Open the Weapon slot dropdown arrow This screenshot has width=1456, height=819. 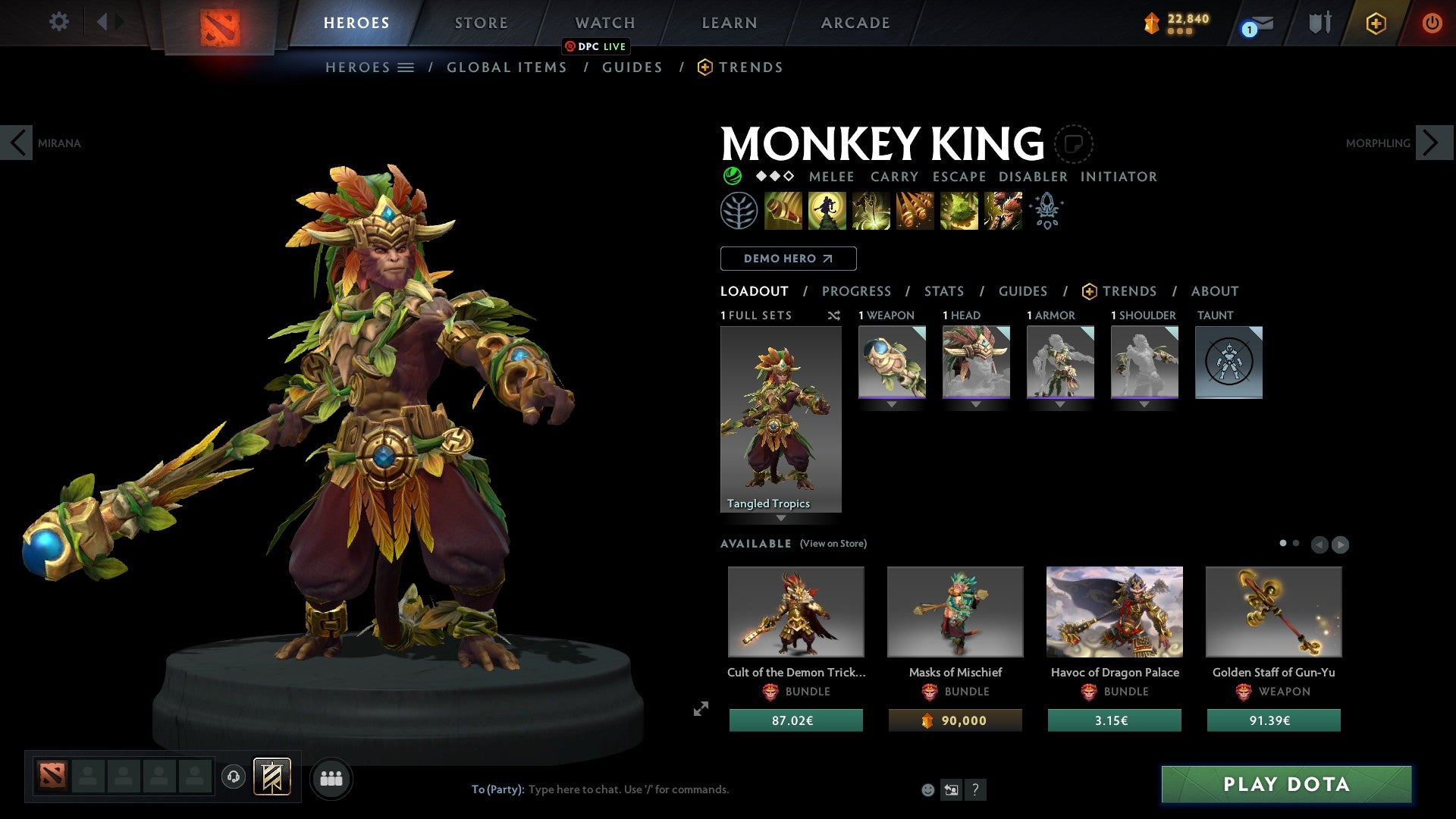892,404
